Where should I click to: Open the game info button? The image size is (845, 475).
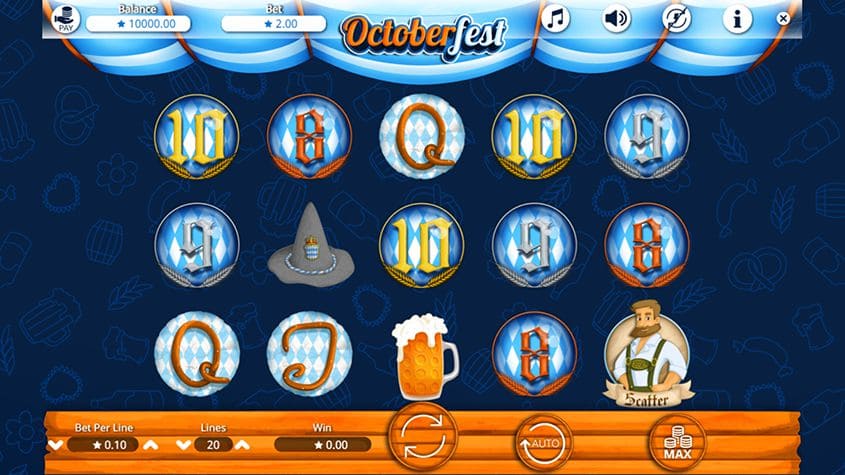click(x=737, y=18)
